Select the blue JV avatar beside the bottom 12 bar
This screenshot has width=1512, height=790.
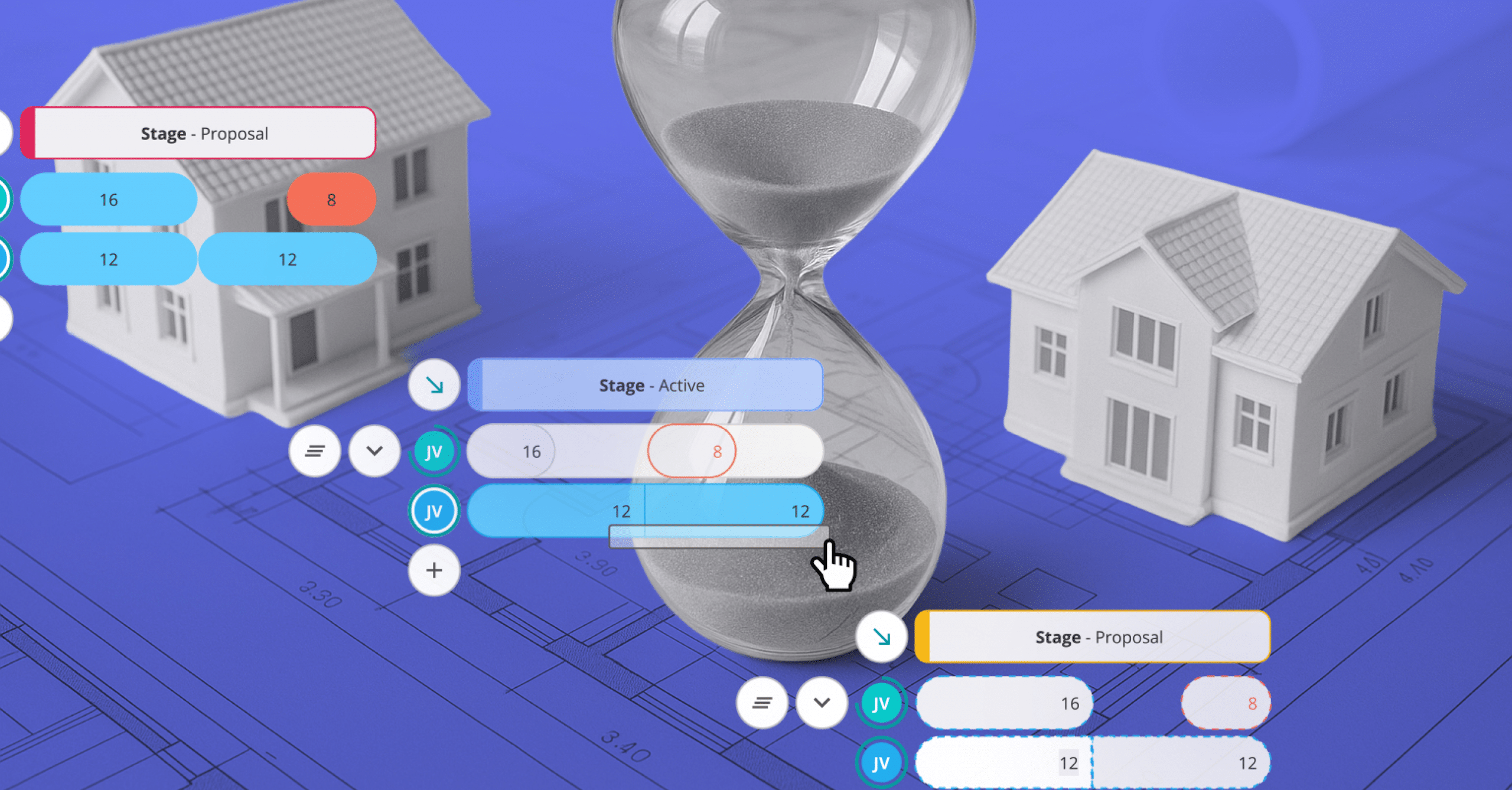[881, 762]
